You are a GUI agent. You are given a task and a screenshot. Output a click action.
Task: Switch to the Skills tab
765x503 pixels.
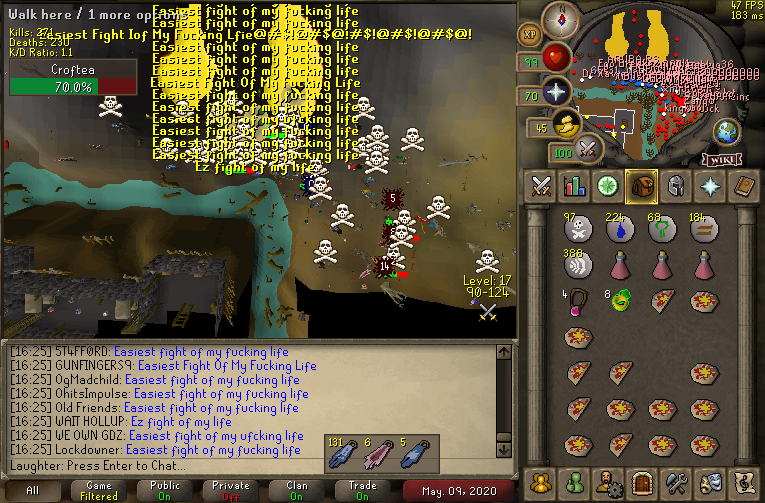coord(575,186)
